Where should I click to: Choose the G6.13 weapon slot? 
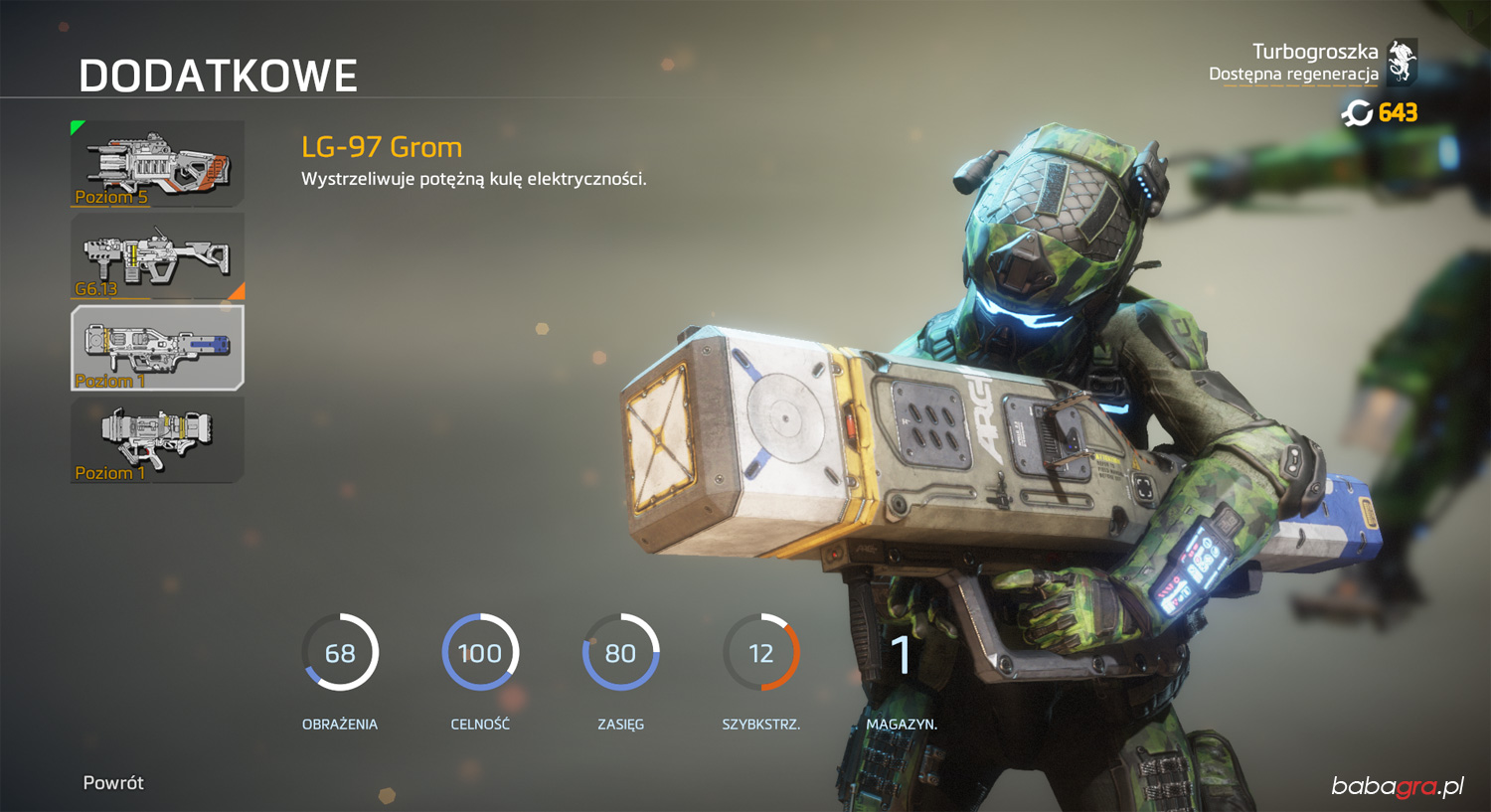[x=157, y=256]
